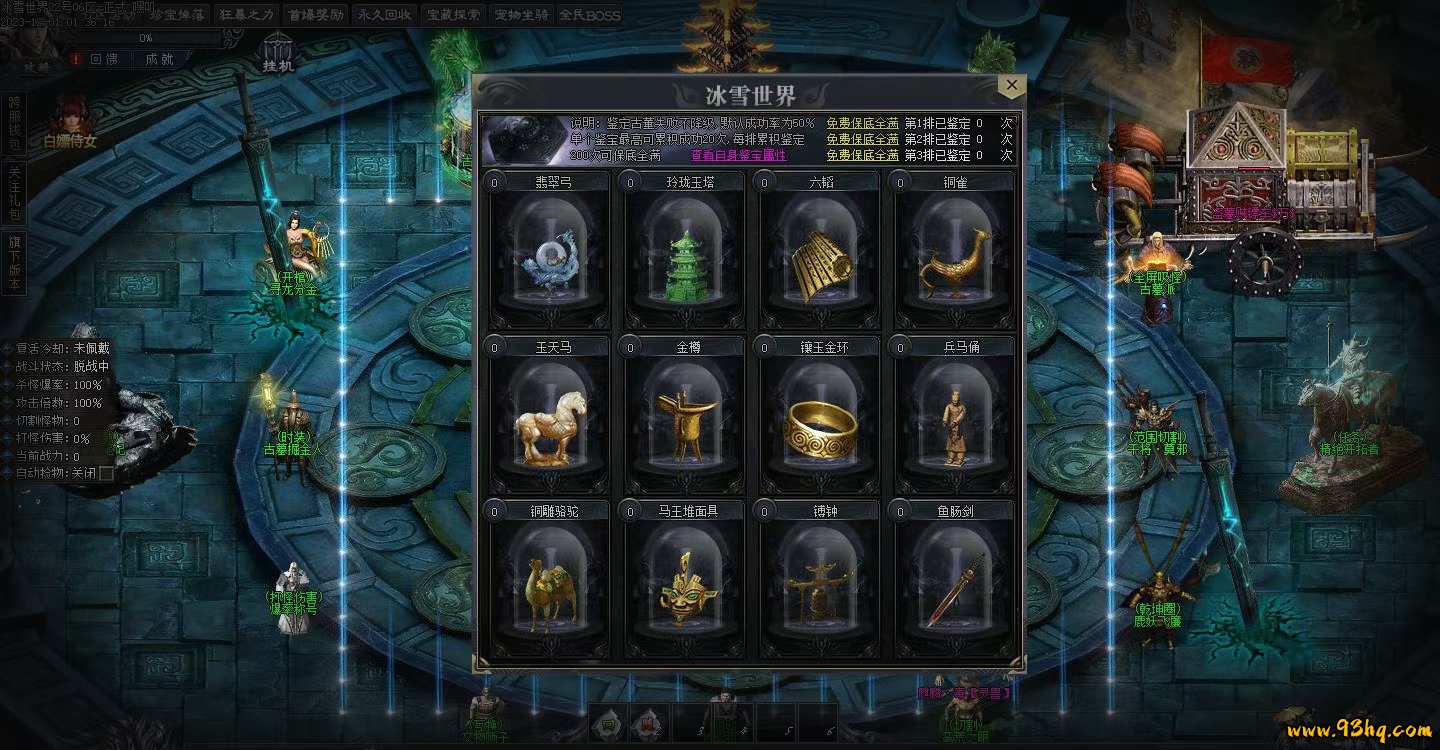Toggle the 自动拾物 auto-loot checkbox
1440x750 pixels.
pos(106,473)
